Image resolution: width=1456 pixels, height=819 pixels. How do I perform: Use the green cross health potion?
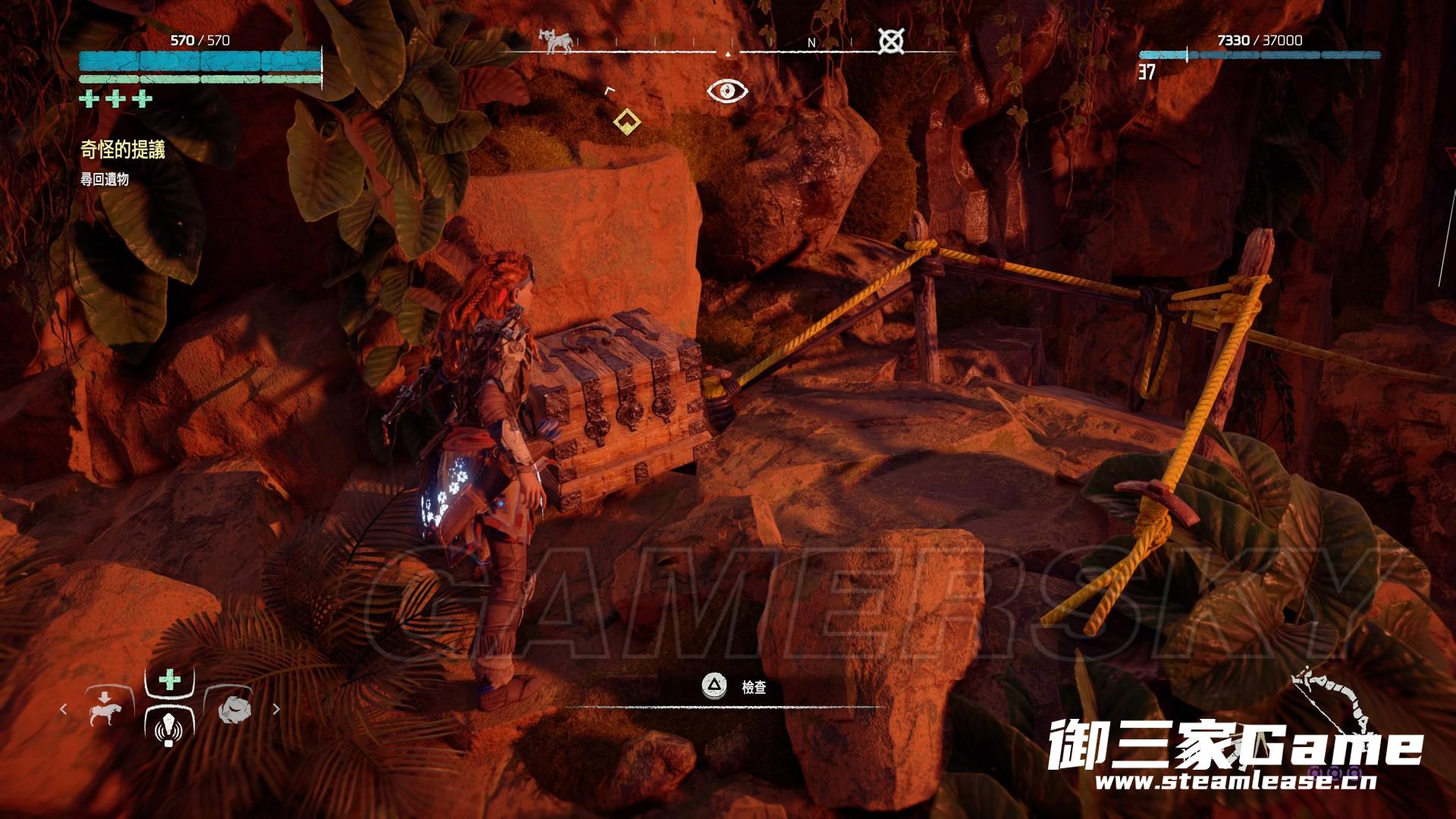169,679
